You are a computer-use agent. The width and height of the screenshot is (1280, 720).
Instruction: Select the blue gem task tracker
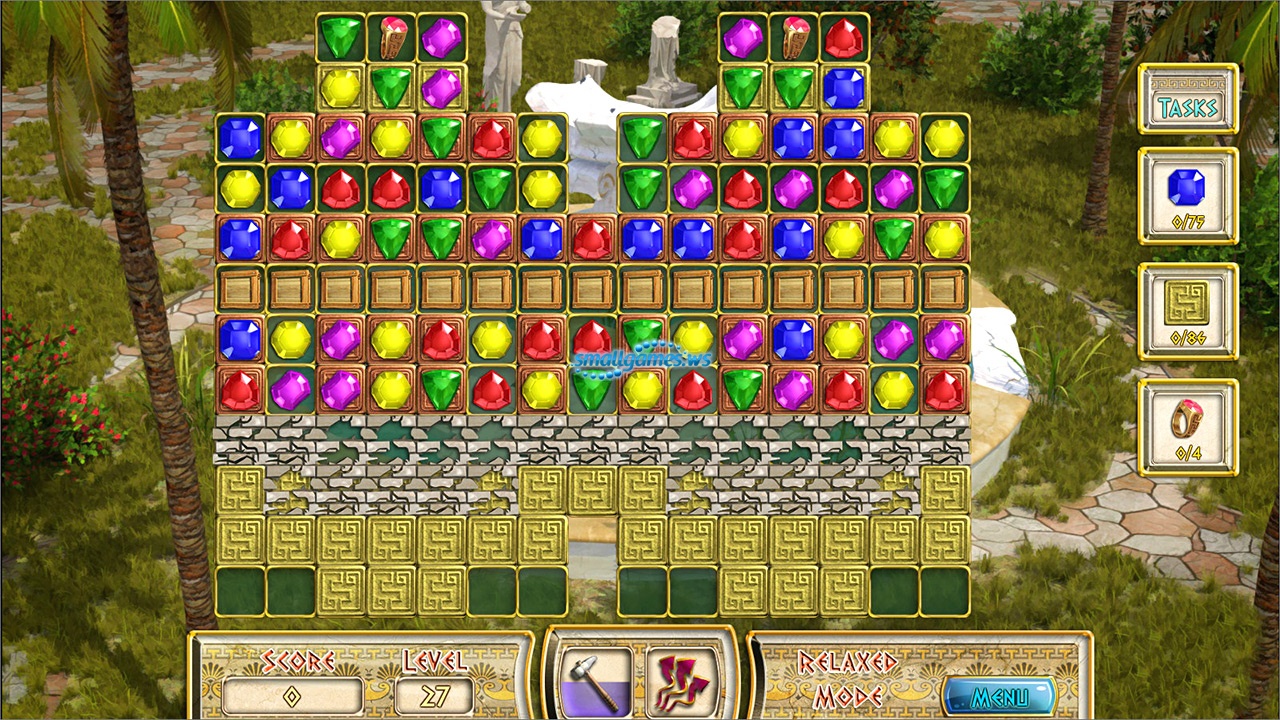click(x=1188, y=196)
